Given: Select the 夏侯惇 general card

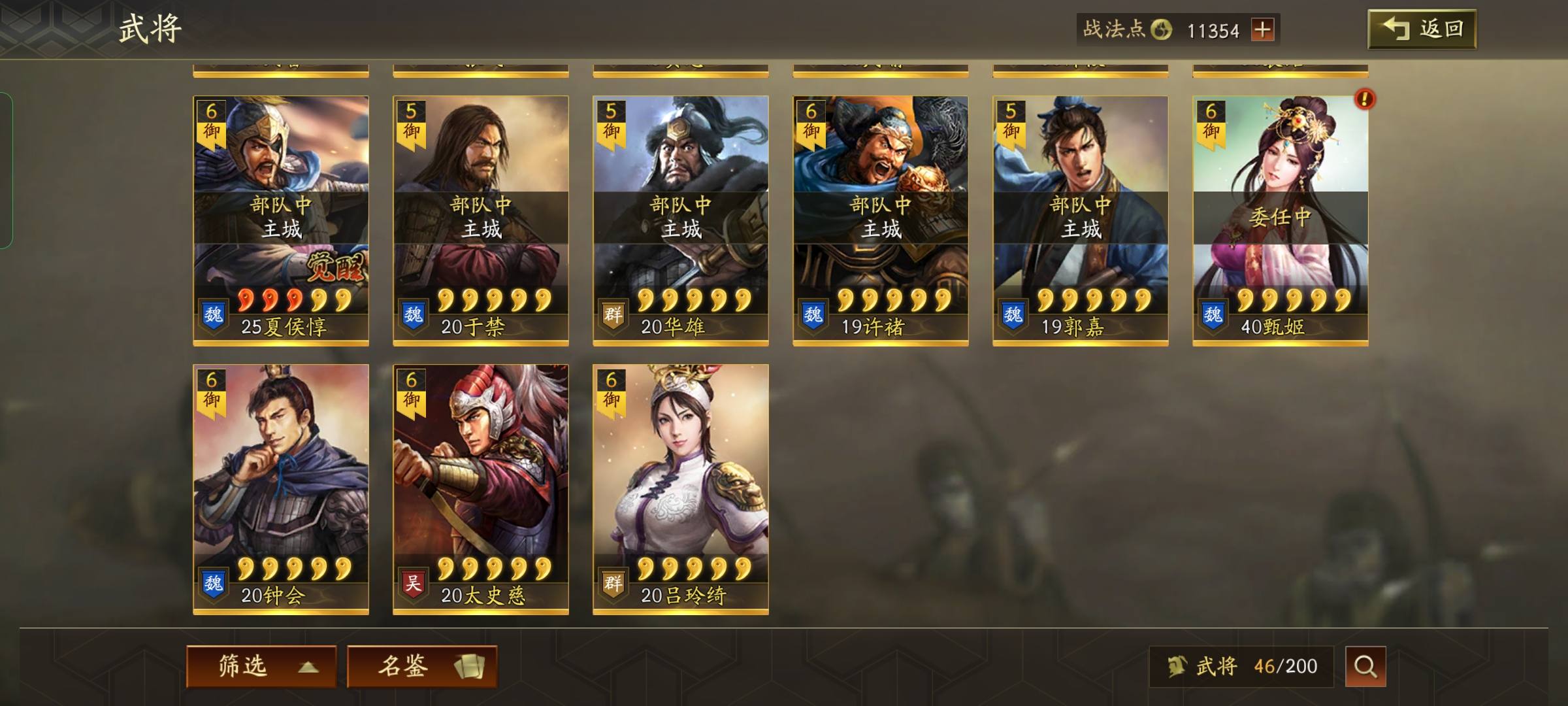Looking at the screenshot, I should (x=281, y=220).
